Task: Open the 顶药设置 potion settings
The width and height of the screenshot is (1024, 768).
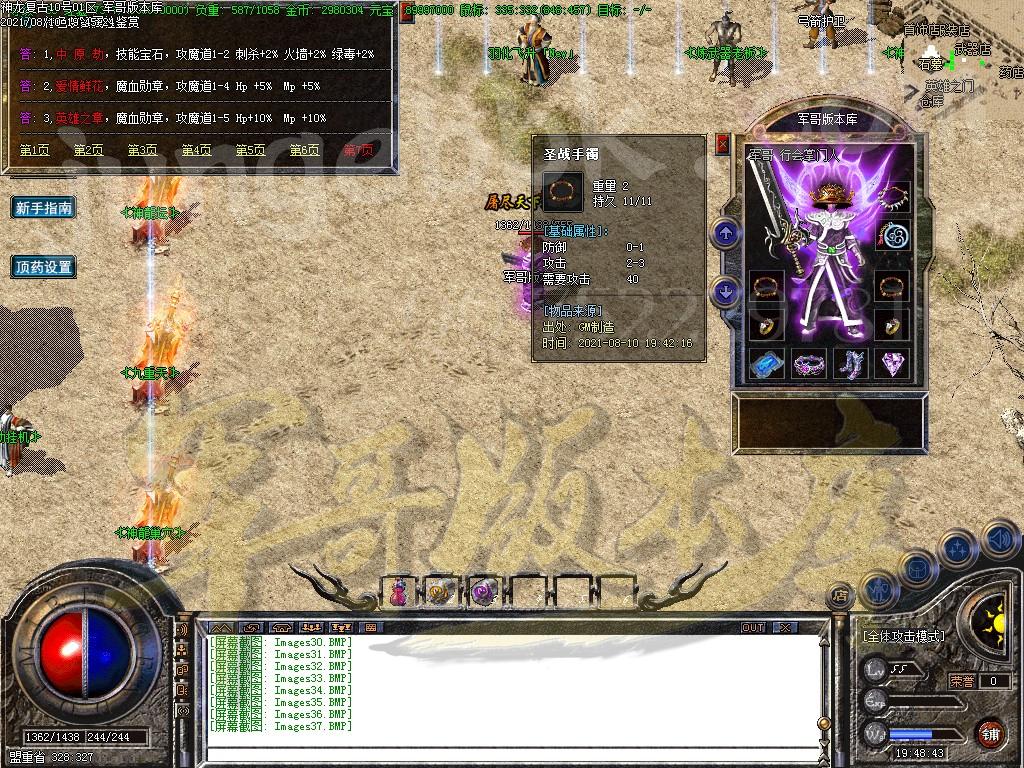Action: pos(44,267)
